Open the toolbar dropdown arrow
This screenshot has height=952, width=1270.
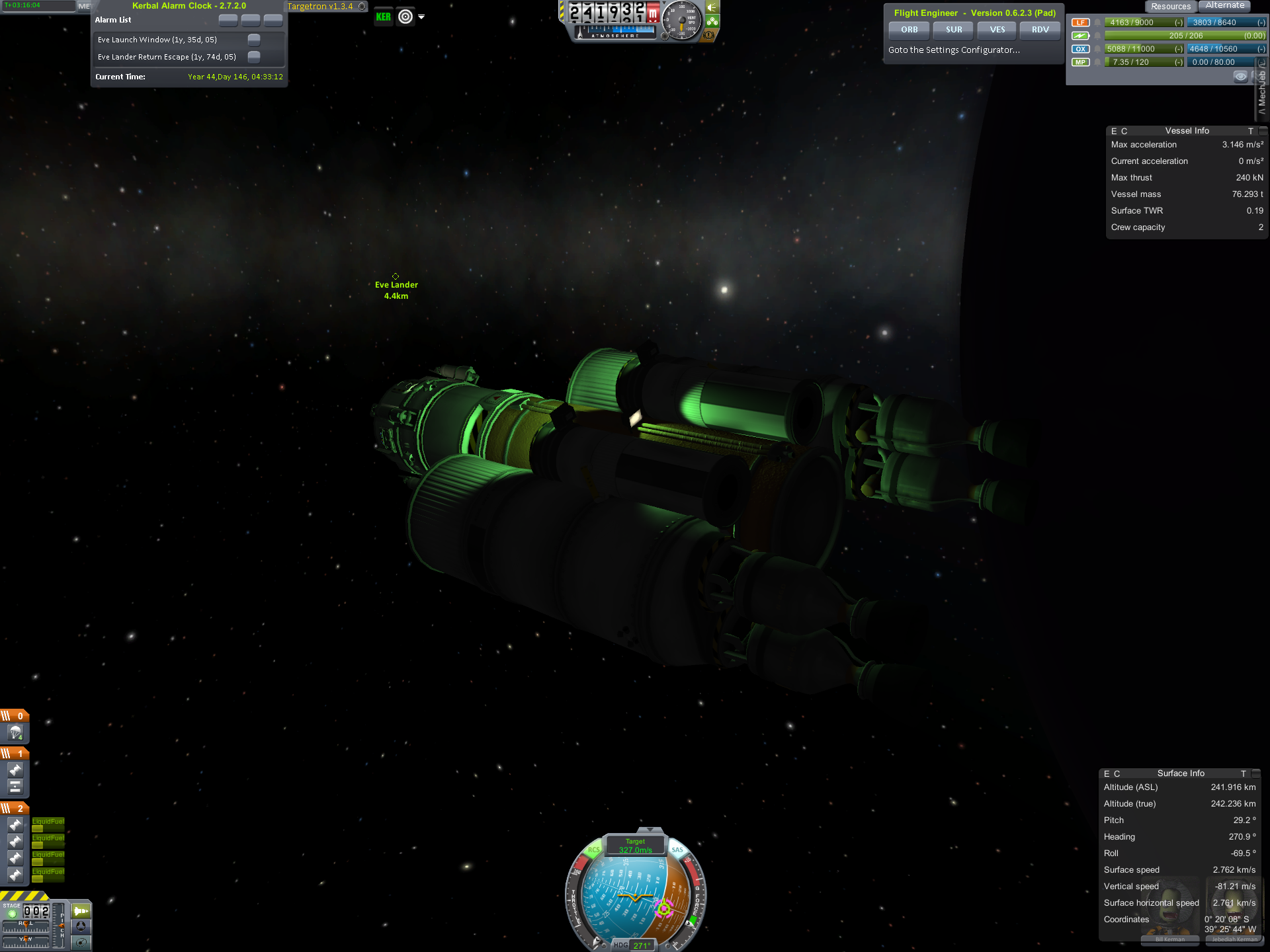[x=421, y=17]
